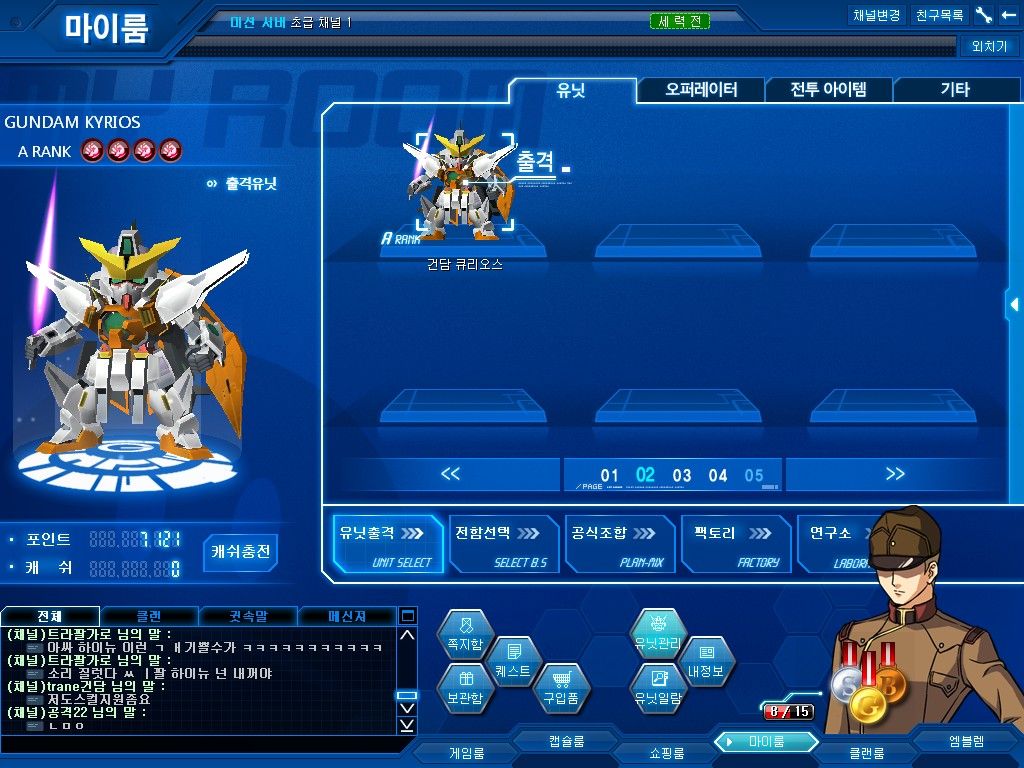Open the 팩토리 Factory menu

[735, 544]
